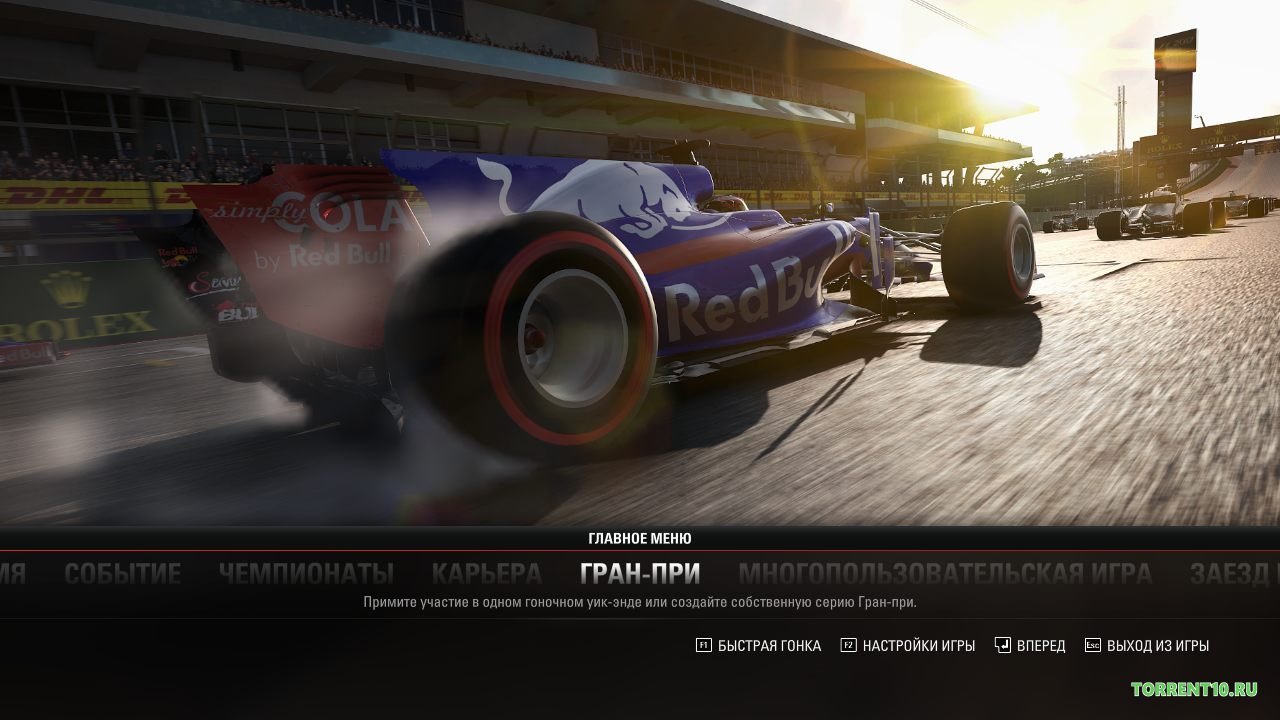Select the highlighted ГРАН-ПРИ tab
This screenshot has width=1280, height=720.
pos(640,571)
